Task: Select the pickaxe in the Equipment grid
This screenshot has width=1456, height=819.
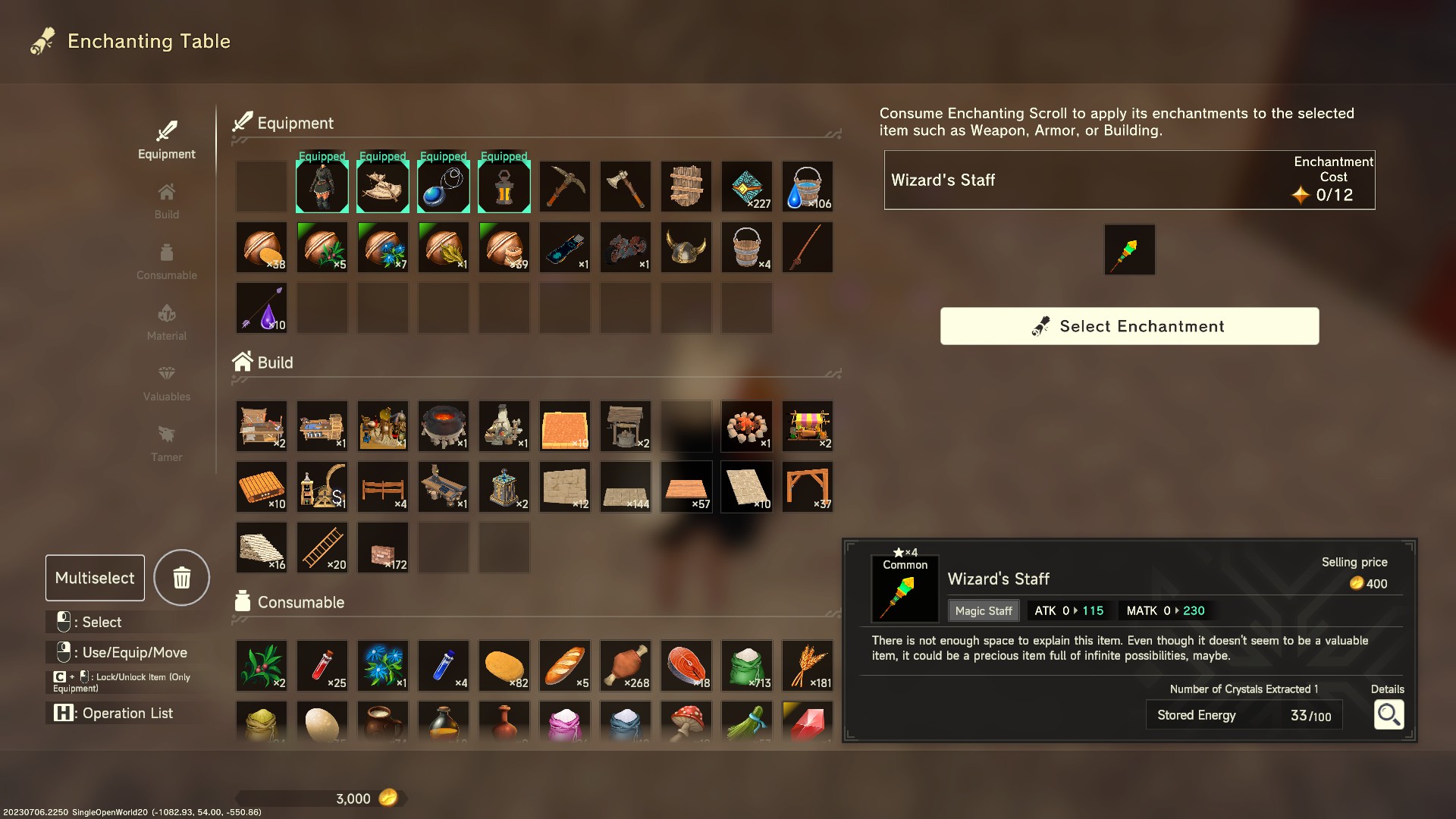Action: pos(565,186)
